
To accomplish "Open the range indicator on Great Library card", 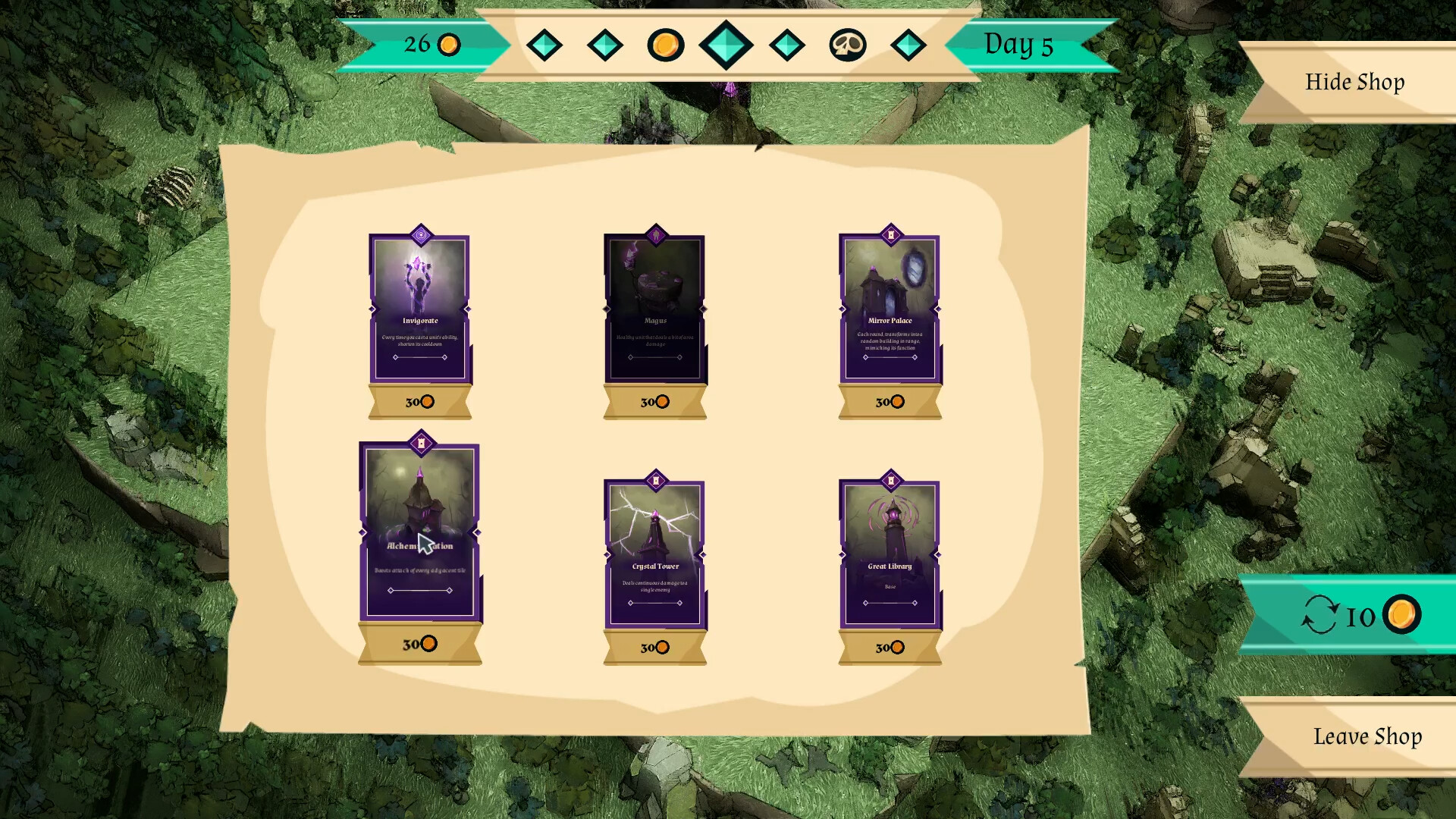I will pyautogui.click(x=890, y=601).
